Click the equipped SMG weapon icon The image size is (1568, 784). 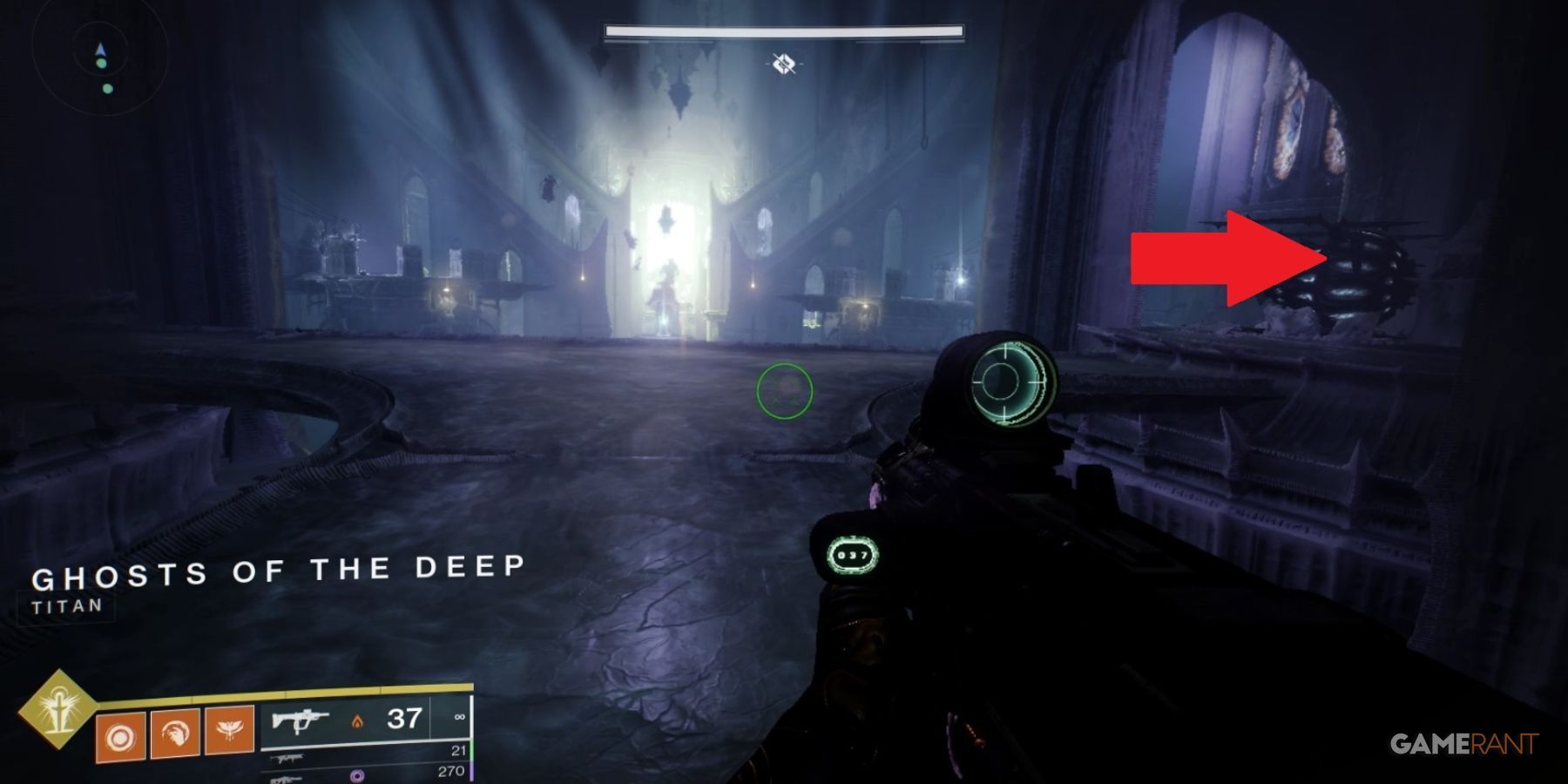click(301, 721)
